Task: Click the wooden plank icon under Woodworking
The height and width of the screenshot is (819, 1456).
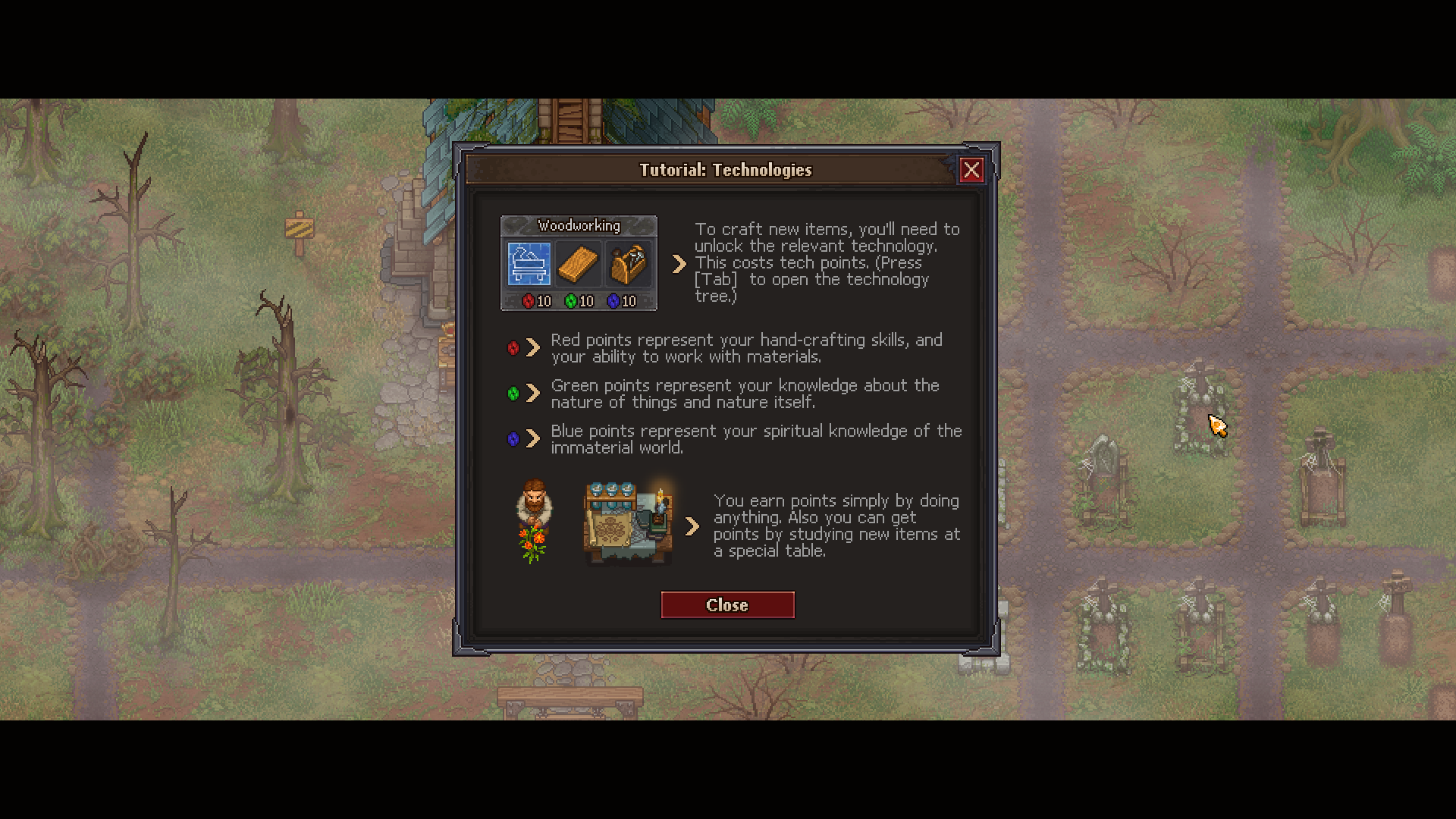Action: [x=579, y=263]
